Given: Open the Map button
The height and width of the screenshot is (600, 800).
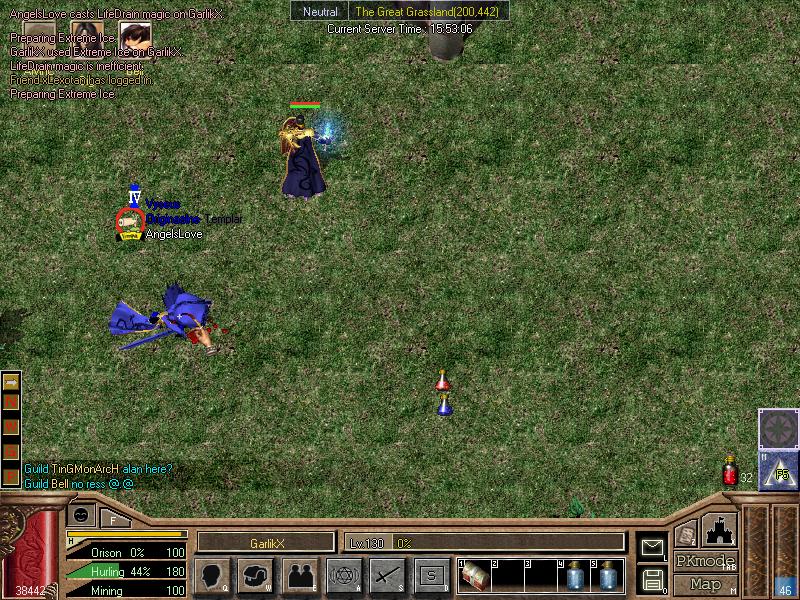Looking at the screenshot, I should tap(705, 584).
